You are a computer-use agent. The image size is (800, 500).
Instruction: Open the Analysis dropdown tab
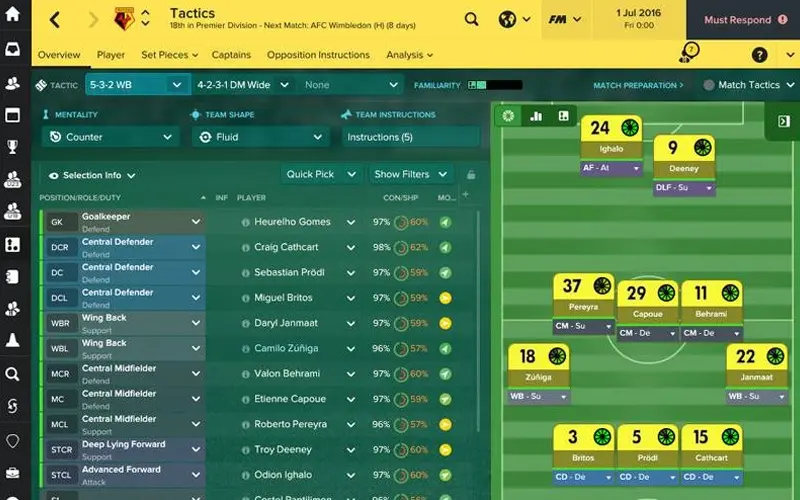click(409, 55)
